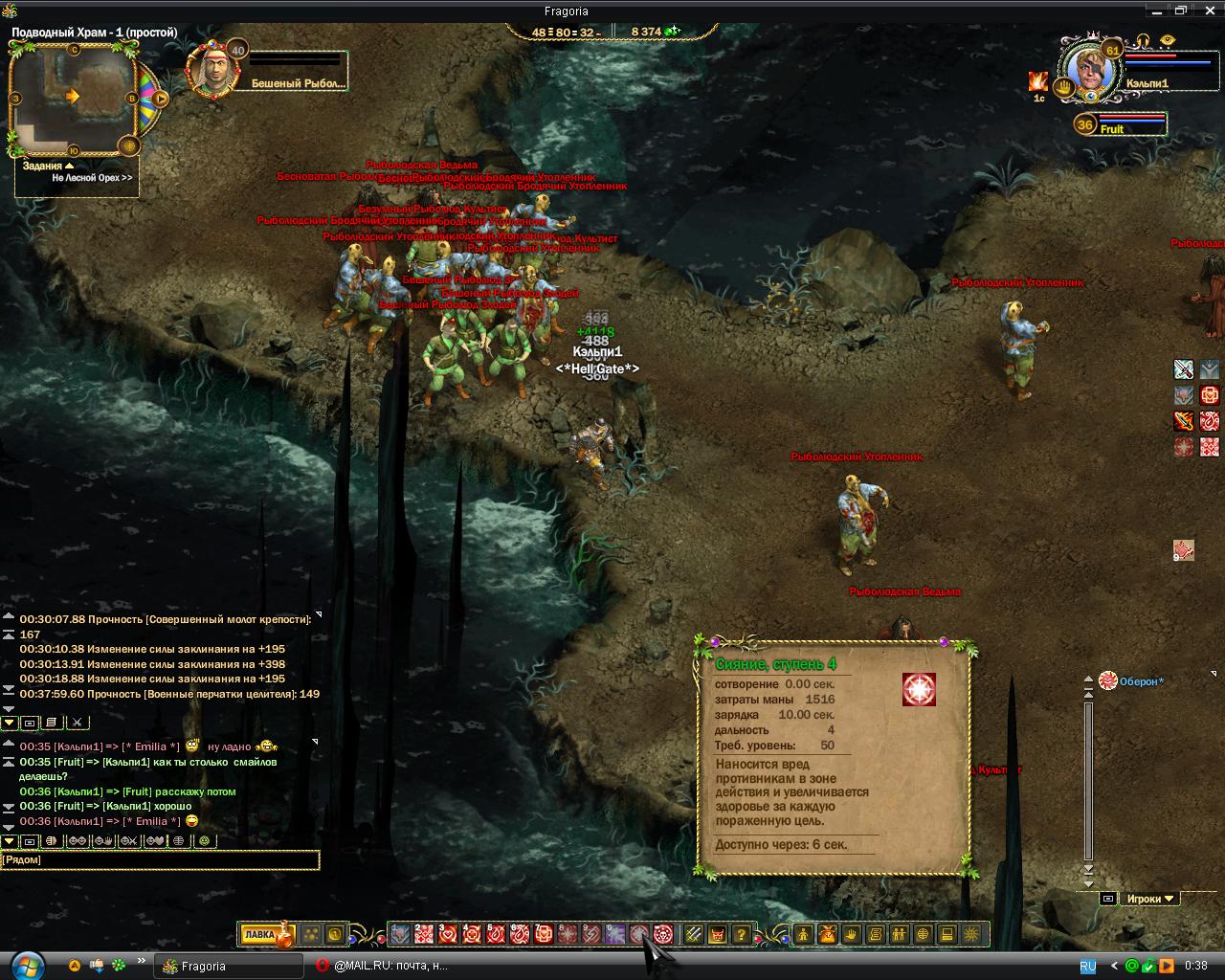Open the question mark help button
The height and width of the screenshot is (980, 1225).
pyautogui.click(x=742, y=935)
